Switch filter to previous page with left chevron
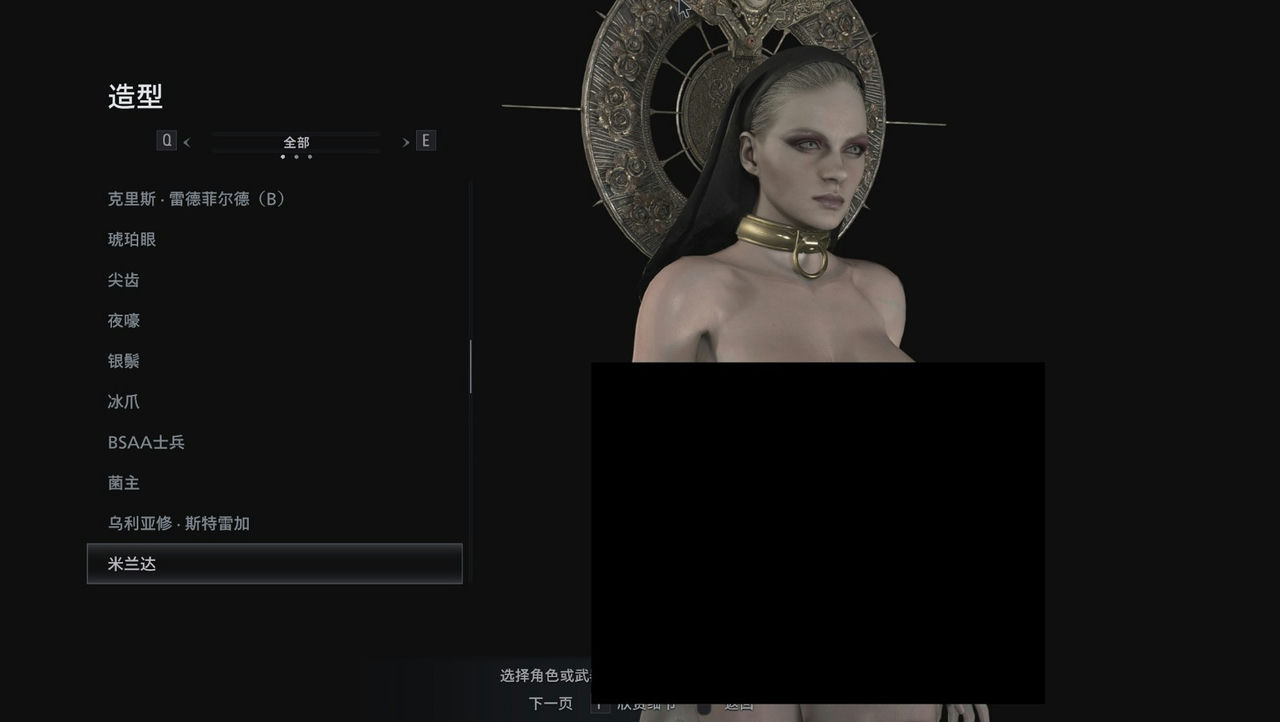 tap(187, 141)
